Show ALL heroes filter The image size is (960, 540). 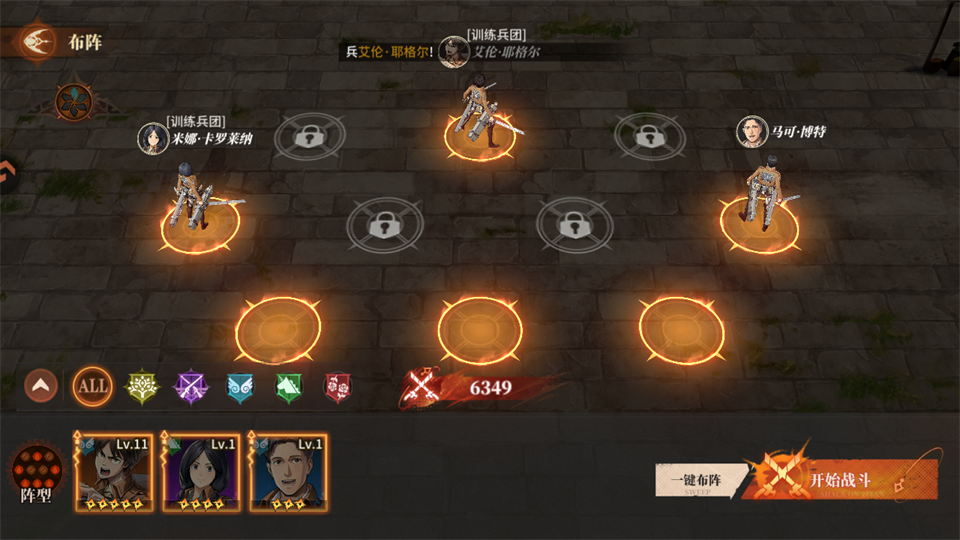(92, 386)
